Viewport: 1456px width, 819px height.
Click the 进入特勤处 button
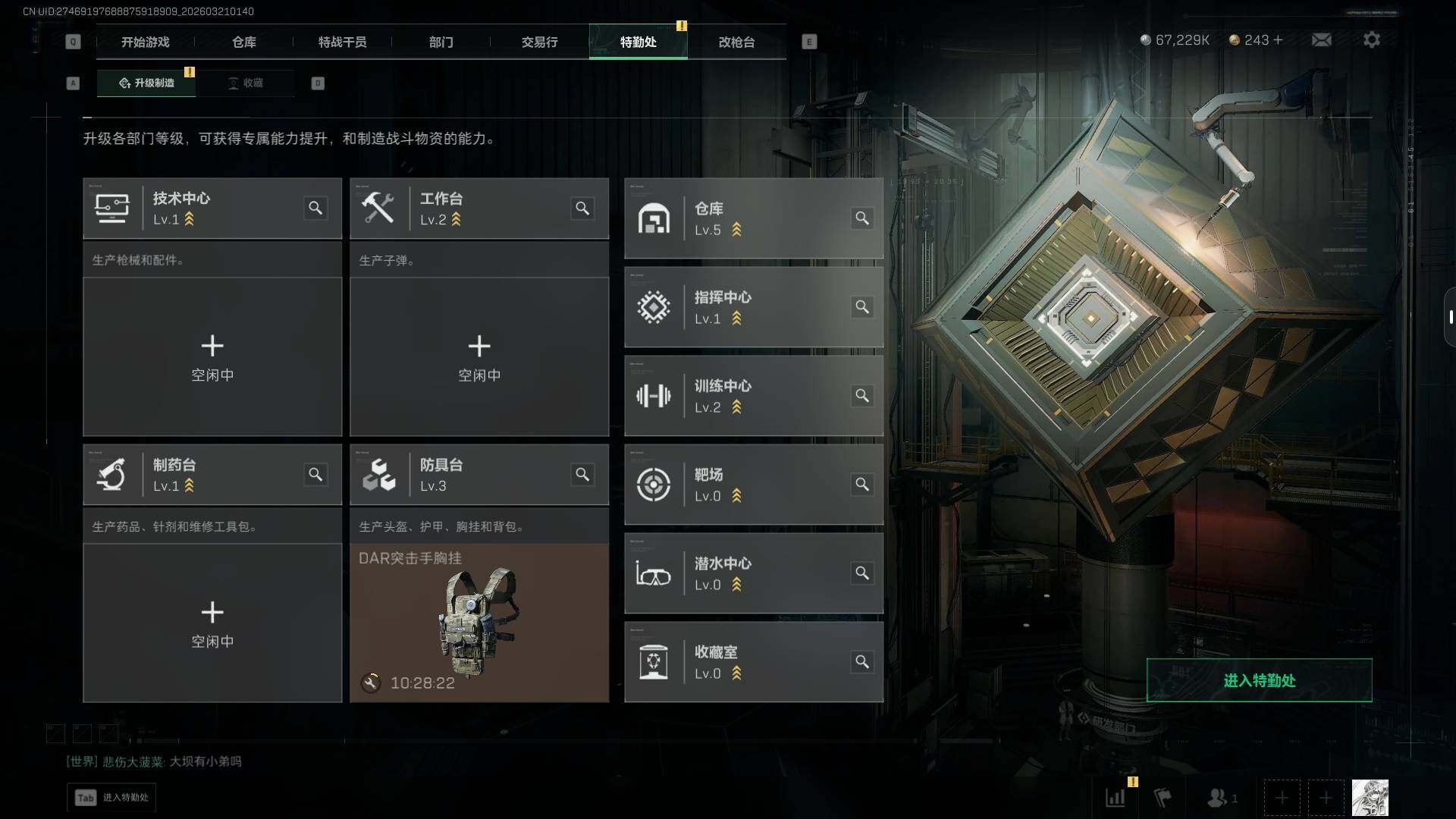tap(1259, 680)
